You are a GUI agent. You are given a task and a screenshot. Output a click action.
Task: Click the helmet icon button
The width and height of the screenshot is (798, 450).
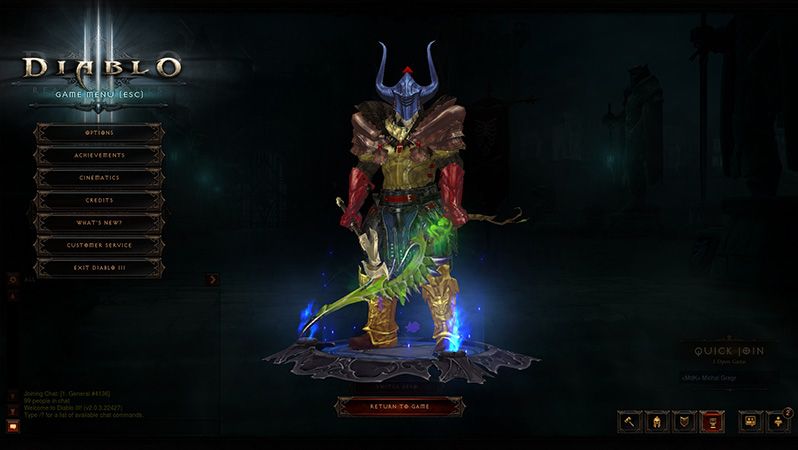(657, 422)
